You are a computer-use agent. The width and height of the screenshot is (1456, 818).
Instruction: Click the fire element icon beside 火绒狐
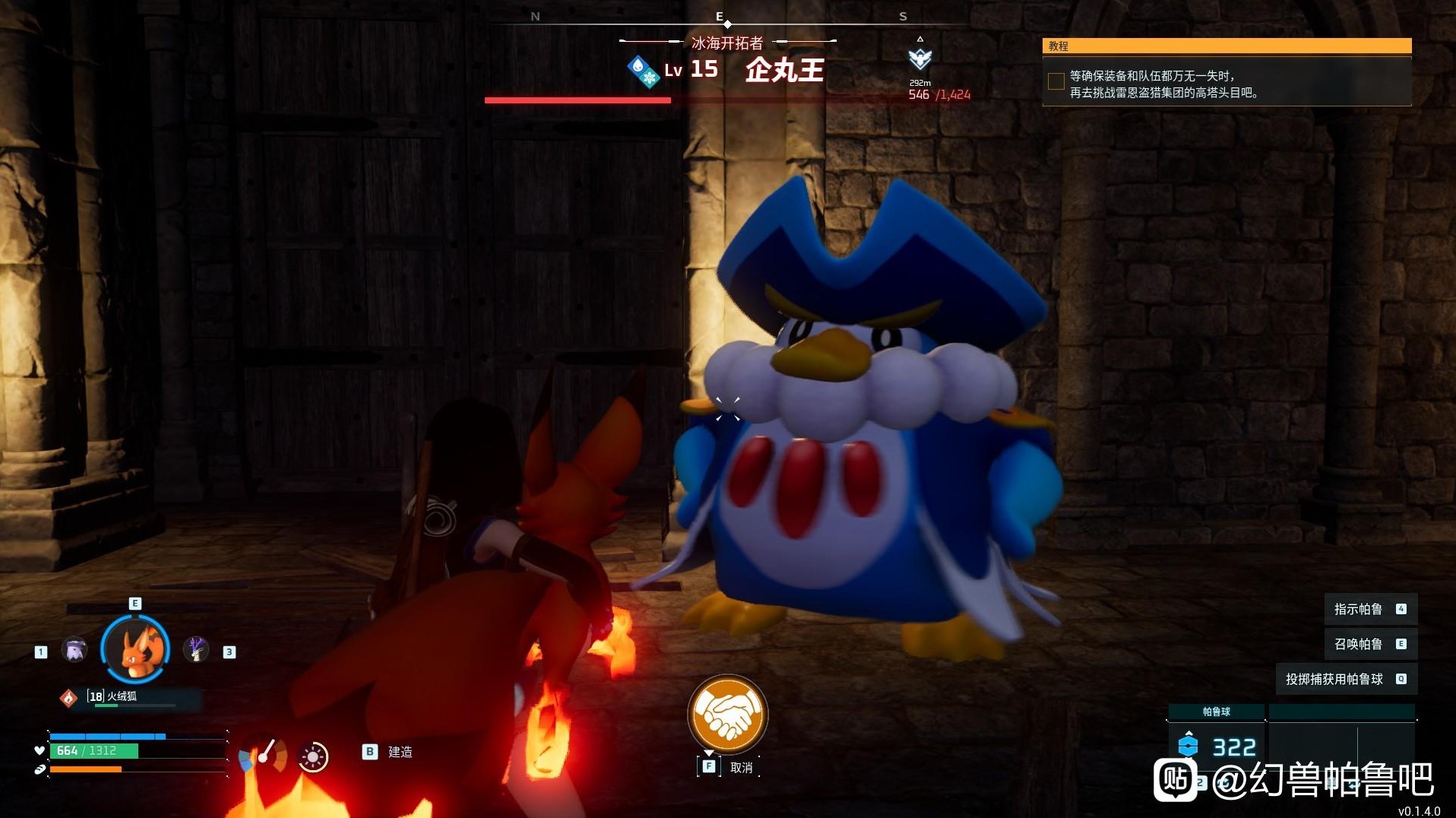pos(68,697)
